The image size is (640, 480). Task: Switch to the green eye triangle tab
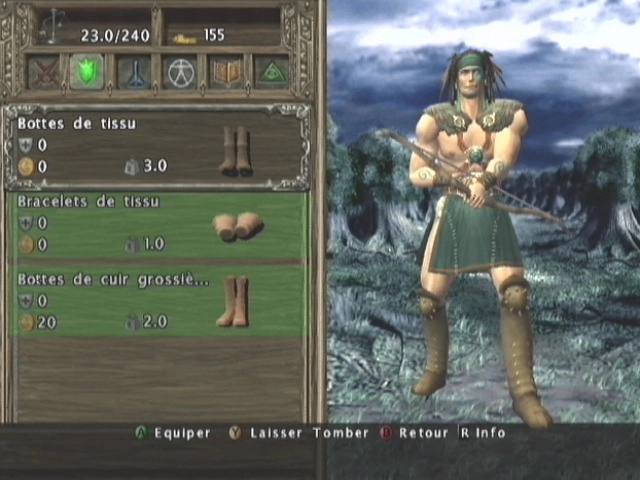click(x=271, y=72)
